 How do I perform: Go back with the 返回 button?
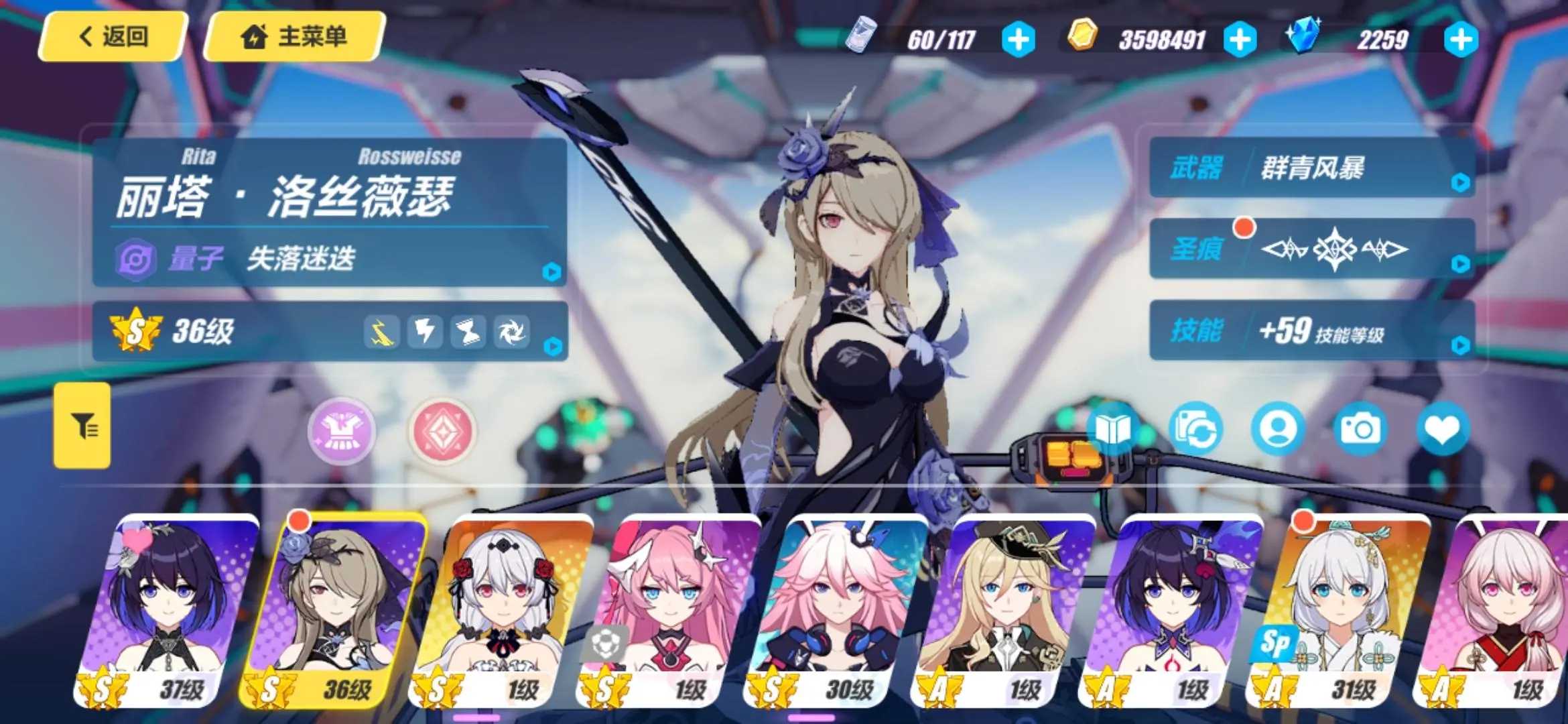[113, 37]
